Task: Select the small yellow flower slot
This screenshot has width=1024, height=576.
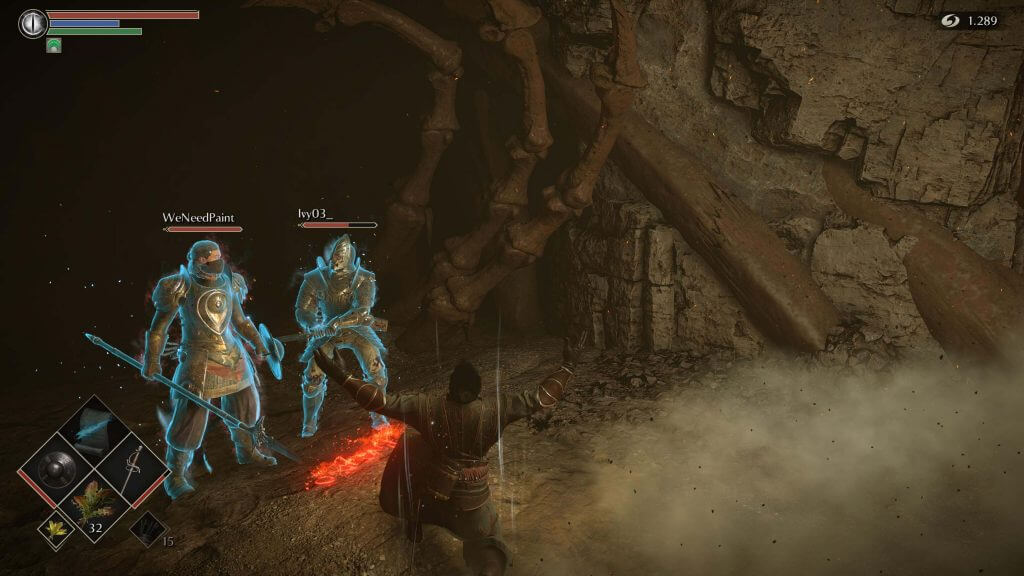Action: 56,529
